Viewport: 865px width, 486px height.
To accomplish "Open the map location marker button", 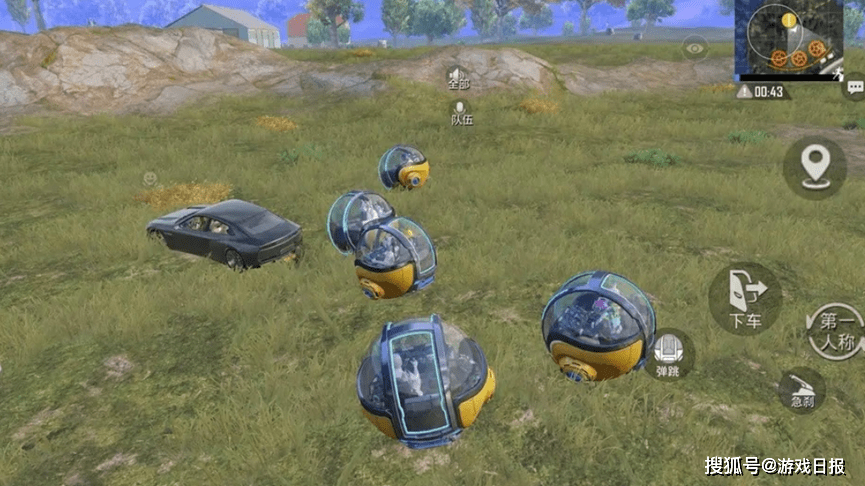I will pos(814,166).
